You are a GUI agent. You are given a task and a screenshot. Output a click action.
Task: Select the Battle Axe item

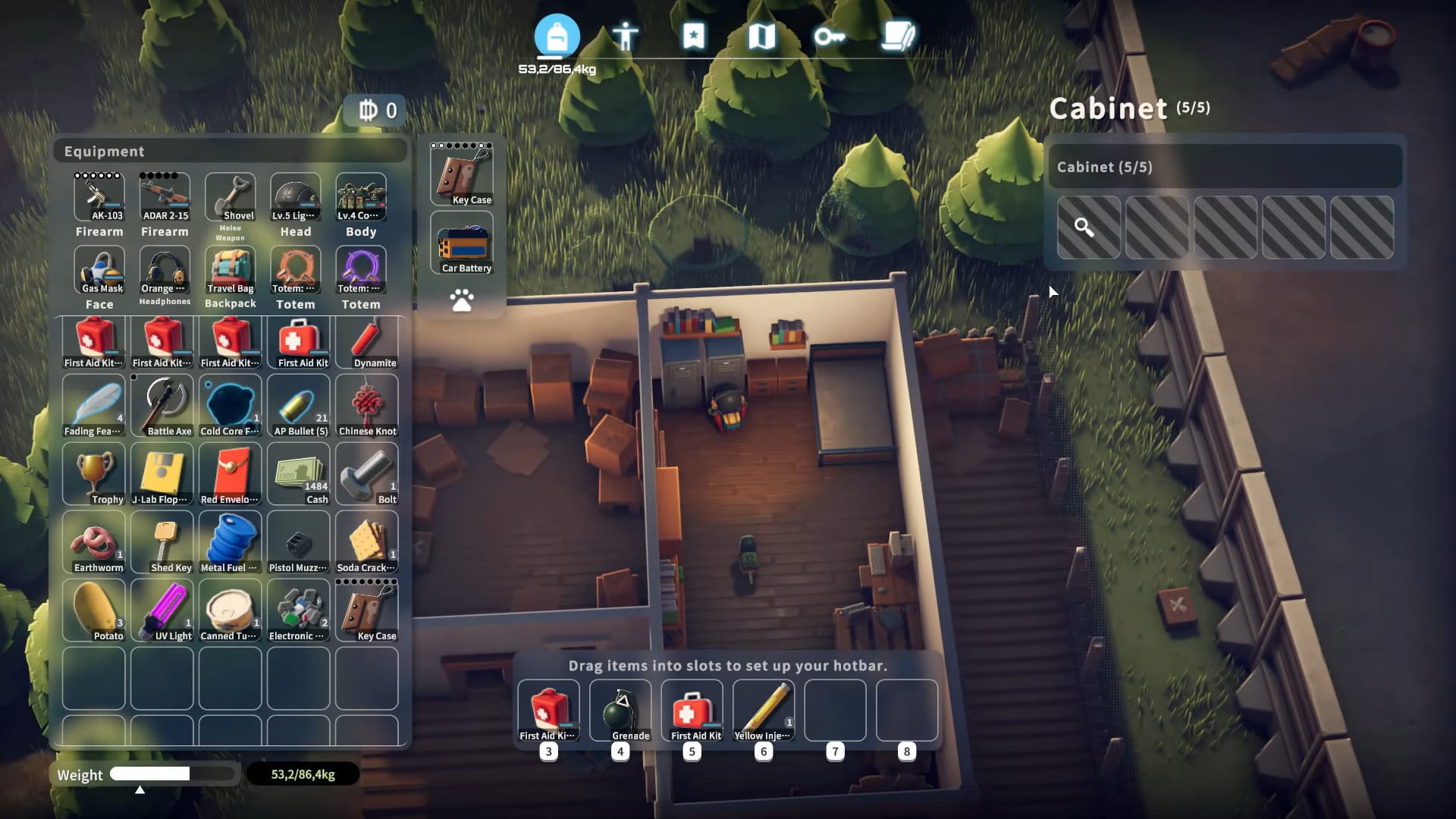162,406
